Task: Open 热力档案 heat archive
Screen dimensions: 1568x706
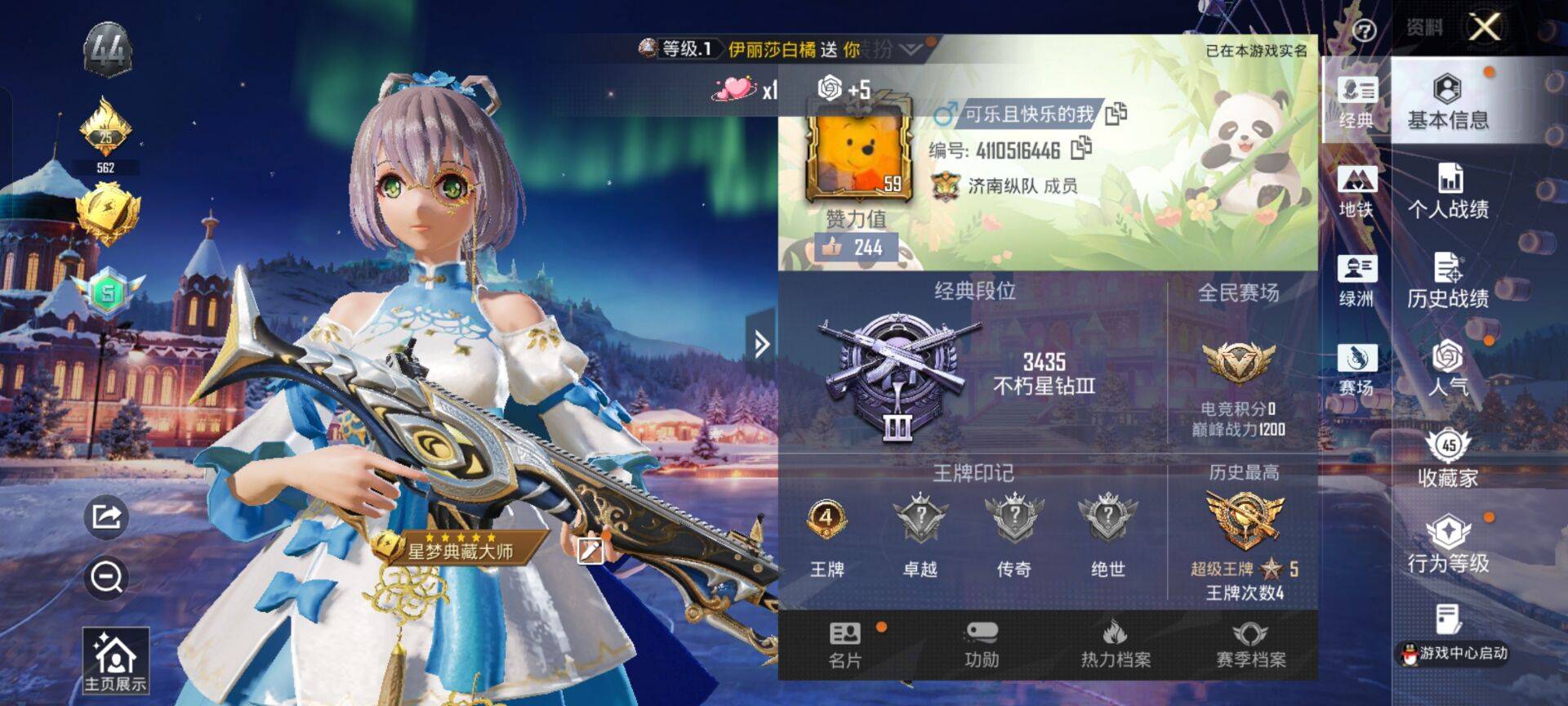Action: coord(1116,645)
